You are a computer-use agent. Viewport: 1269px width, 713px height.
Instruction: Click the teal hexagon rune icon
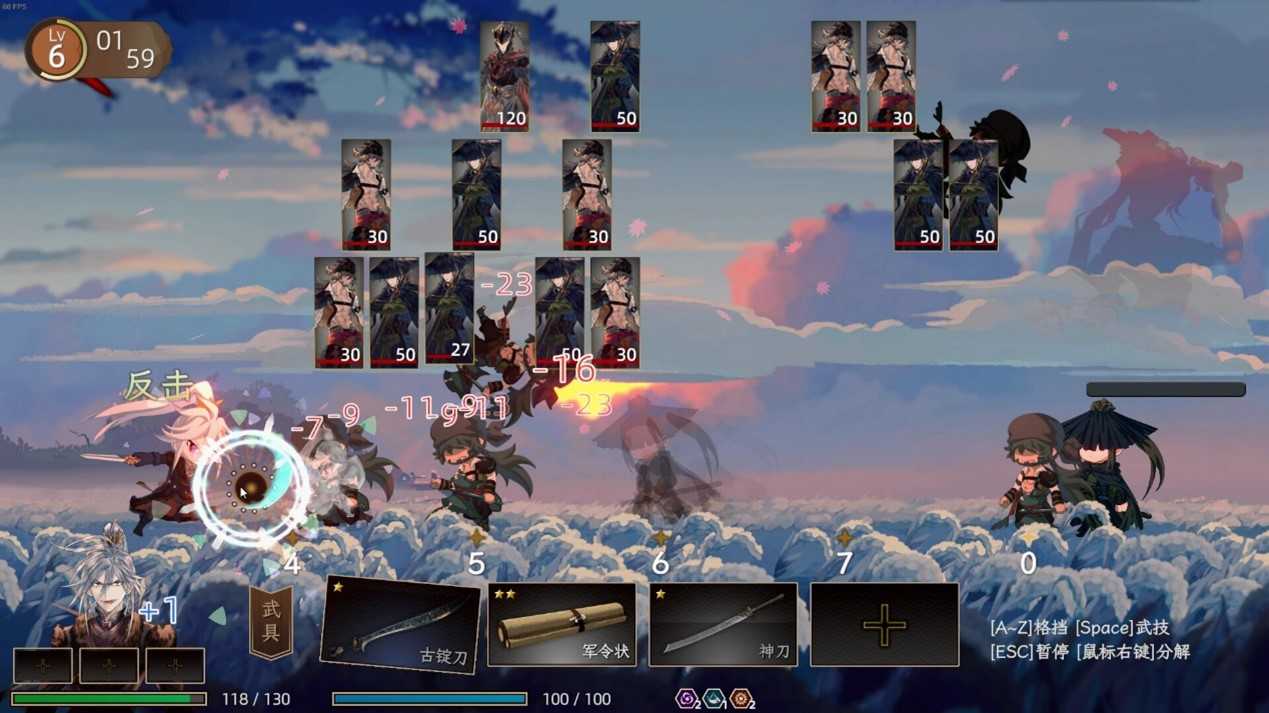(714, 698)
